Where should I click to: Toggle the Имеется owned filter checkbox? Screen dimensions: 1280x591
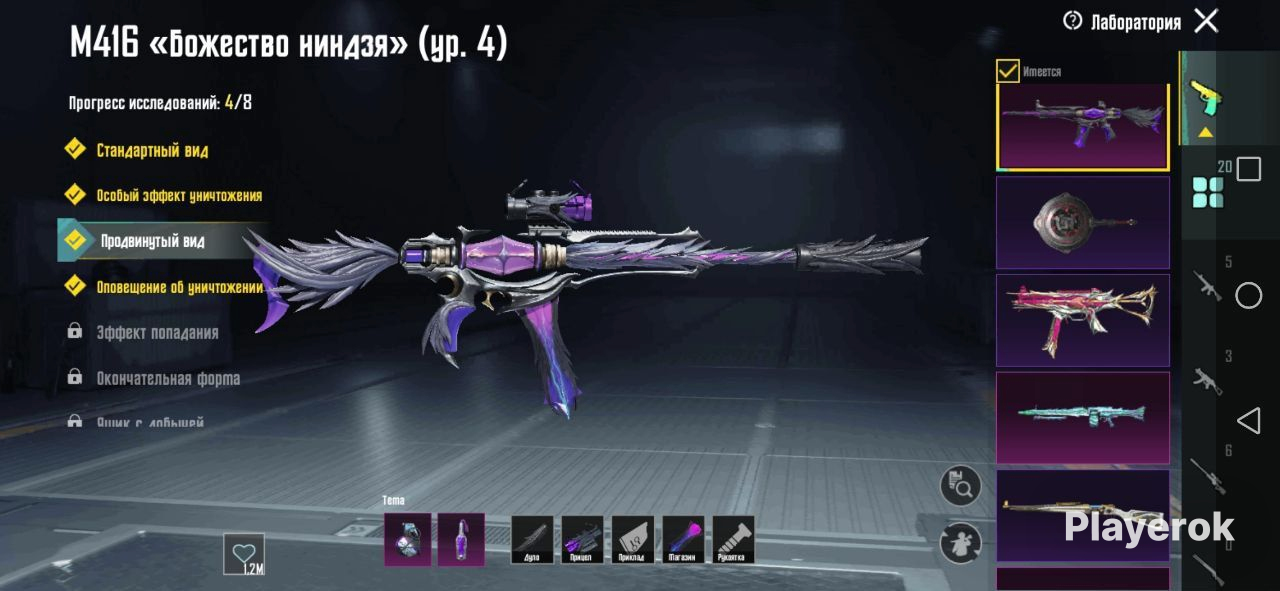[1008, 72]
